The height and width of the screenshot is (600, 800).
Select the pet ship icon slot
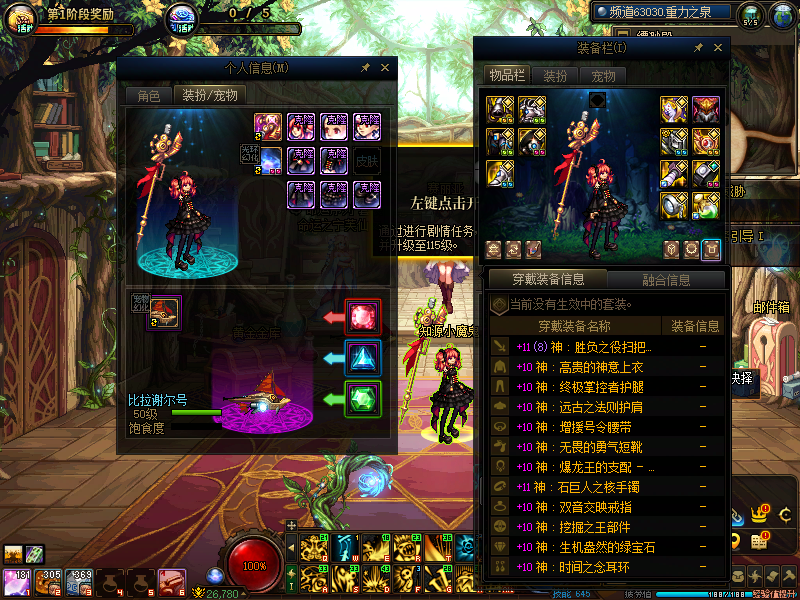tap(165, 313)
